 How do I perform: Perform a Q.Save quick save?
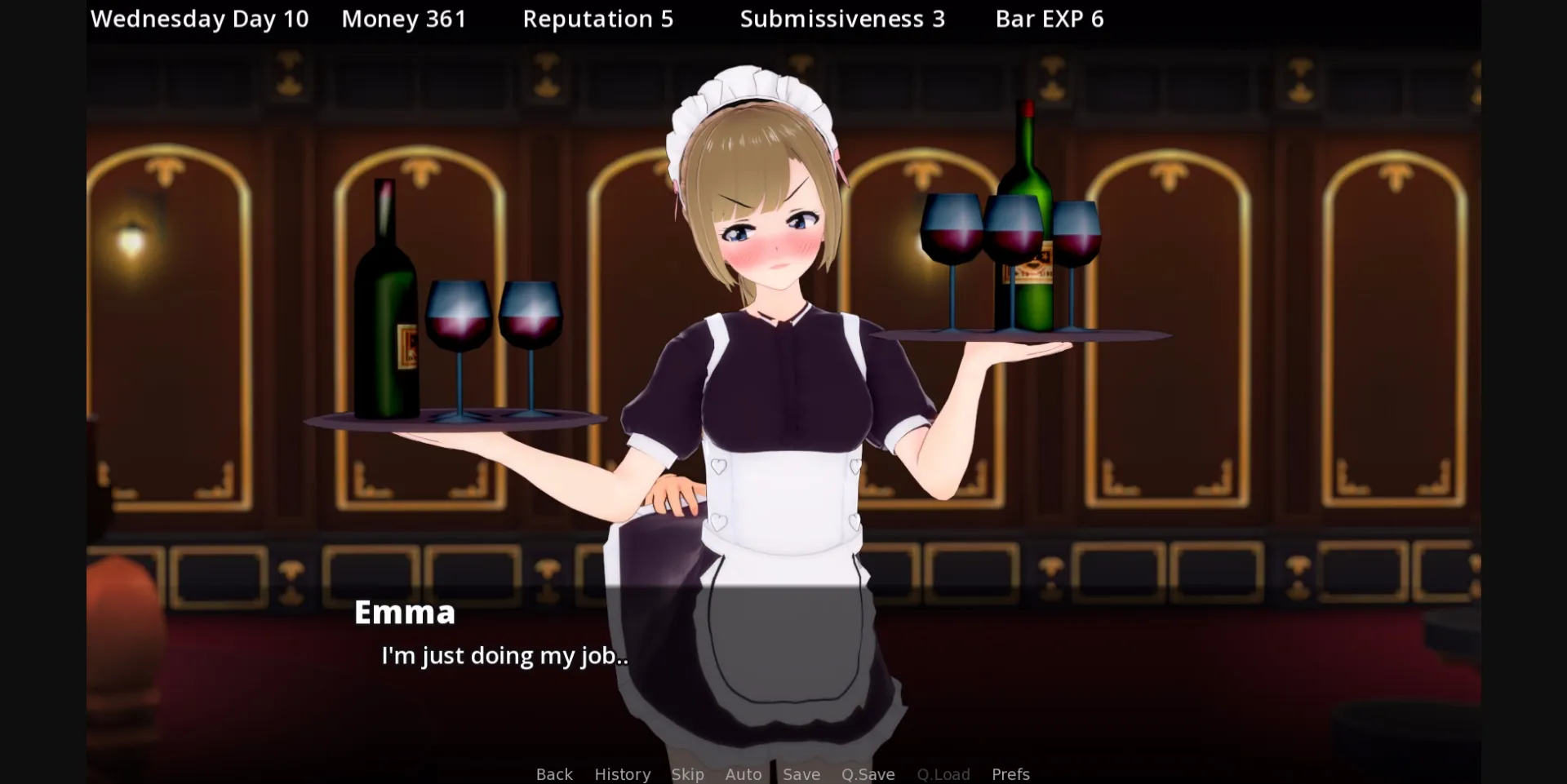click(x=868, y=774)
